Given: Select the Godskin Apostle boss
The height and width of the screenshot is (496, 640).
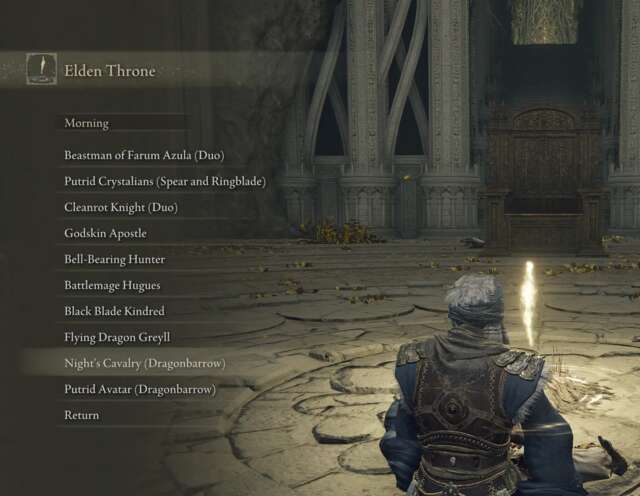Looking at the screenshot, I should [x=105, y=234].
